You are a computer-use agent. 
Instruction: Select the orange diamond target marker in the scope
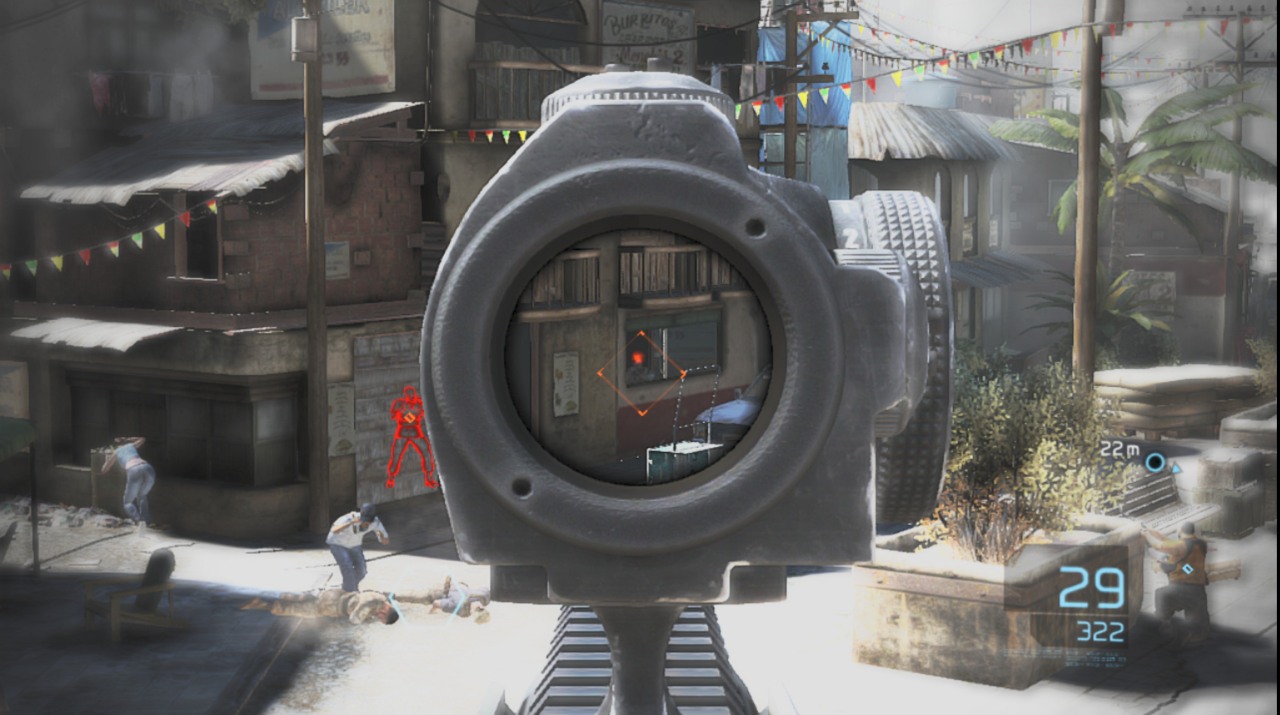pyautogui.click(x=641, y=373)
